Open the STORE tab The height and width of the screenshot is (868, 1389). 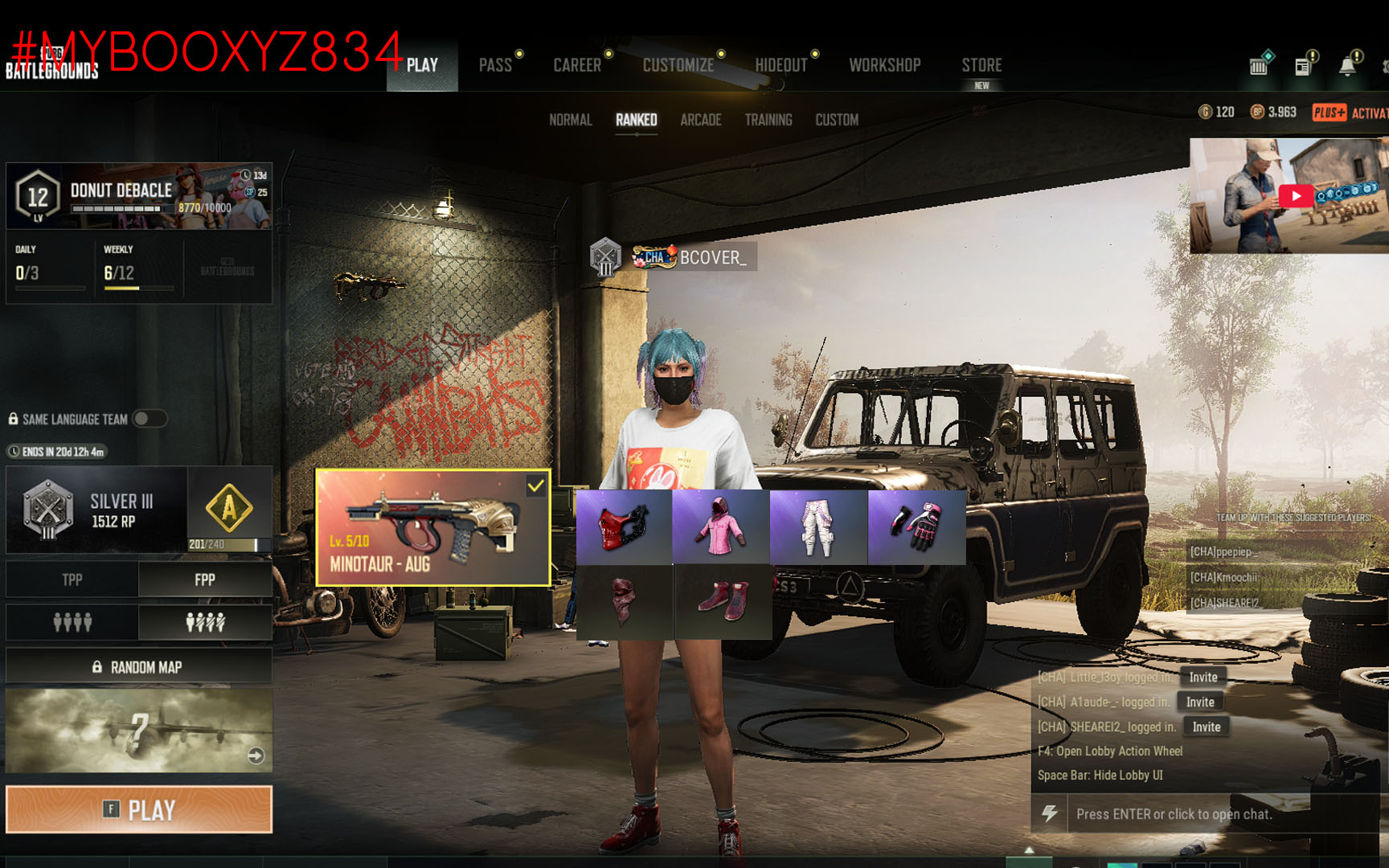tap(981, 65)
